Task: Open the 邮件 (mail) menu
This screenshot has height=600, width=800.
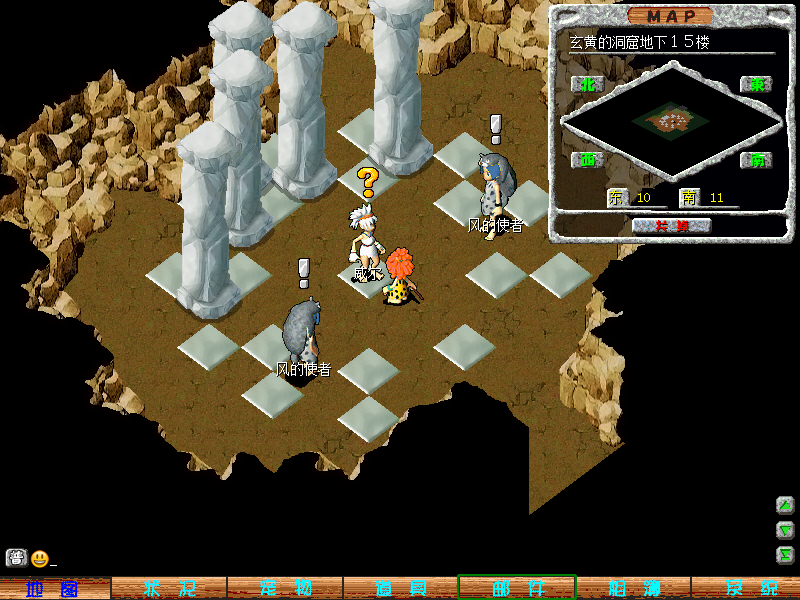Action: tap(517, 588)
